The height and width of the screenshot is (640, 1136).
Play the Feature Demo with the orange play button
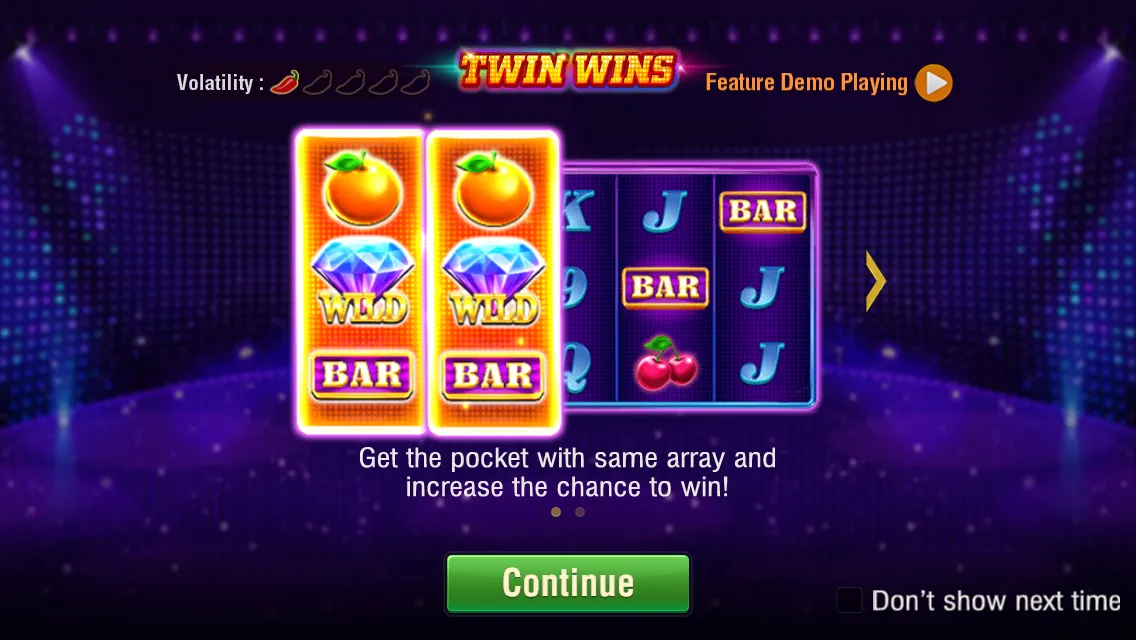[934, 83]
